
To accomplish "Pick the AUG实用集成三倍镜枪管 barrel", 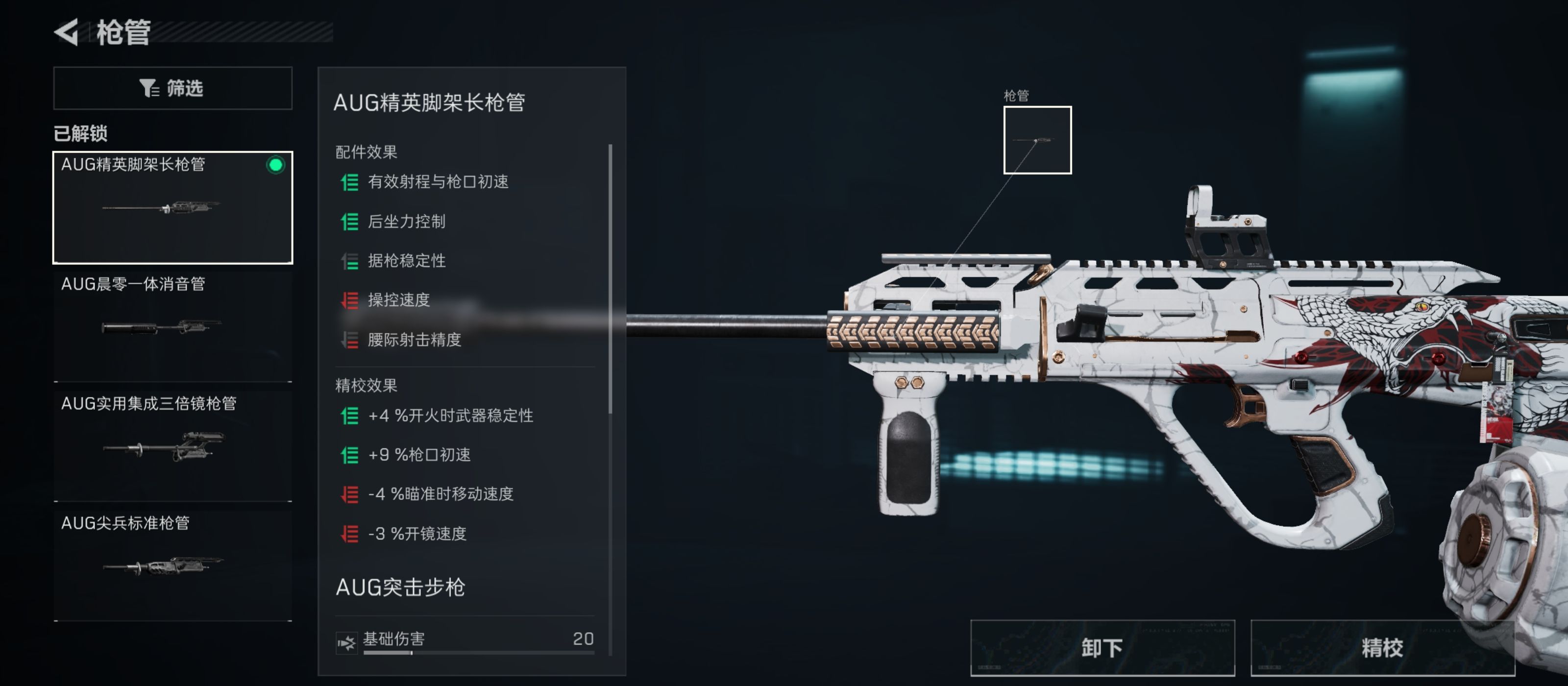I will [173, 445].
